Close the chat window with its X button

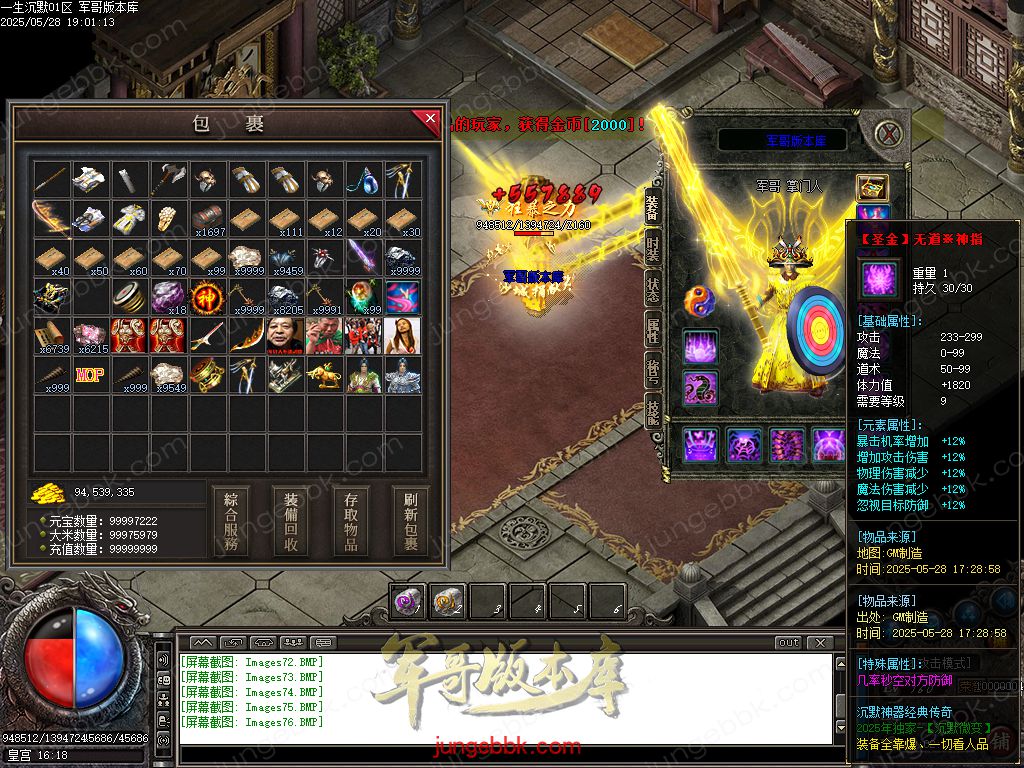(x=821, y=642)
